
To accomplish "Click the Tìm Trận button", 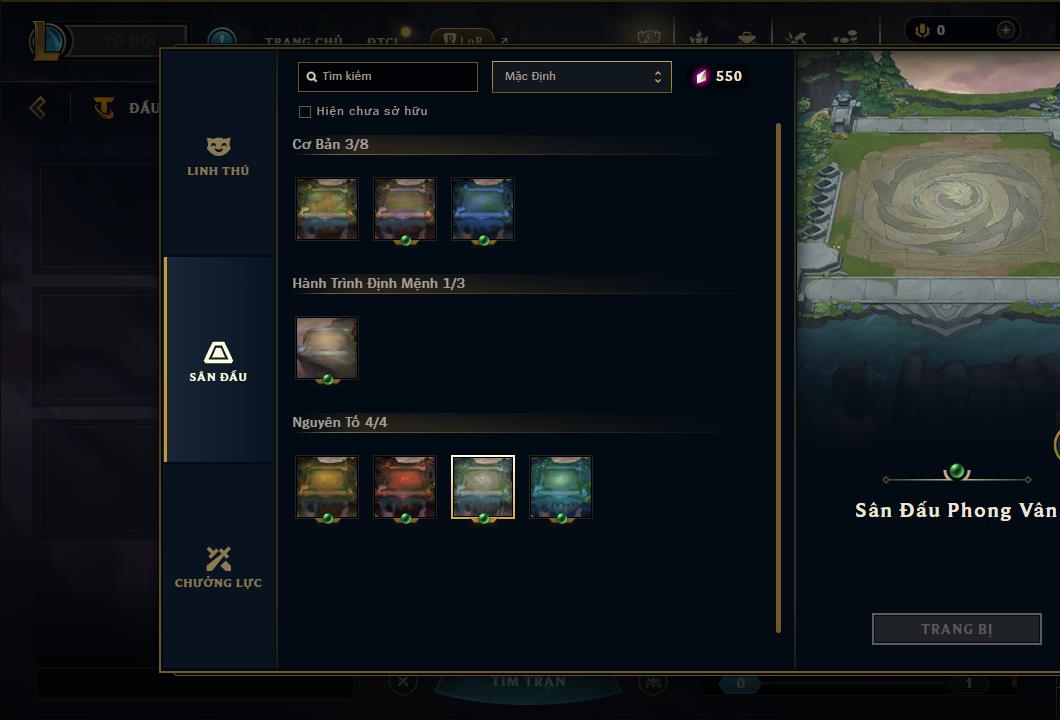I will click(529, 682).
